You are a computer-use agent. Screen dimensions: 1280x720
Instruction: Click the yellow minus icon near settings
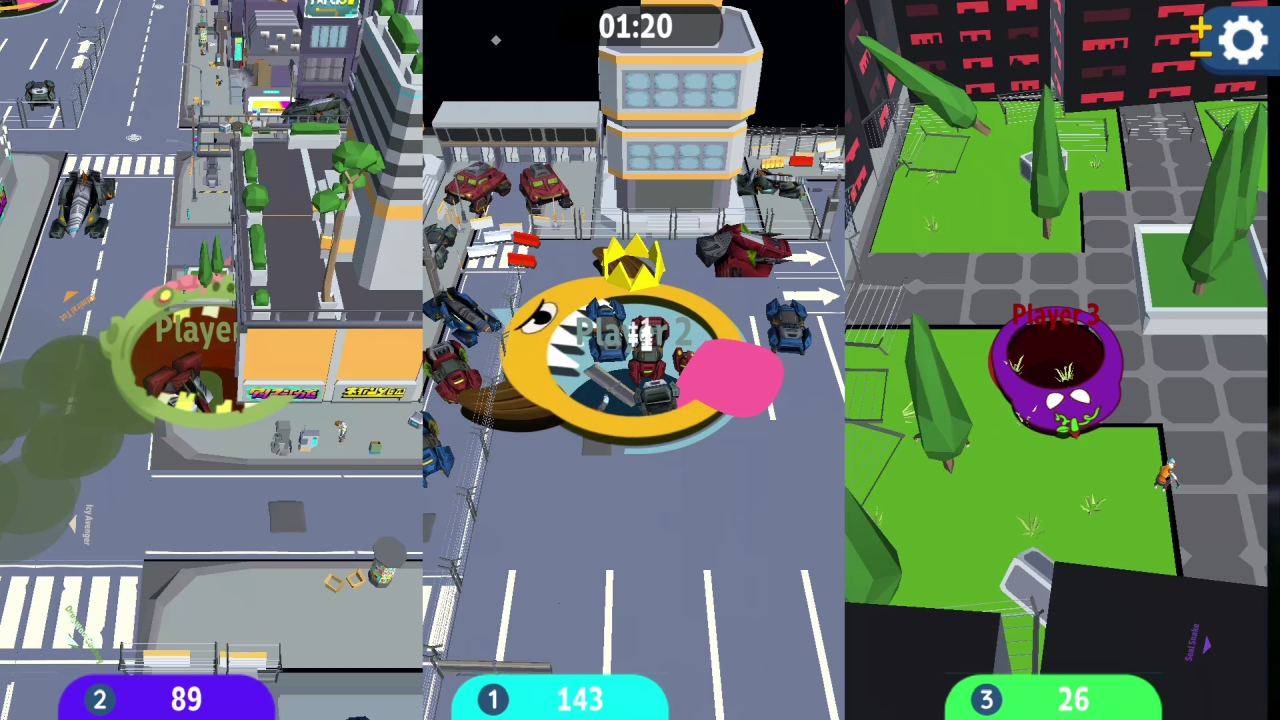1201,53
